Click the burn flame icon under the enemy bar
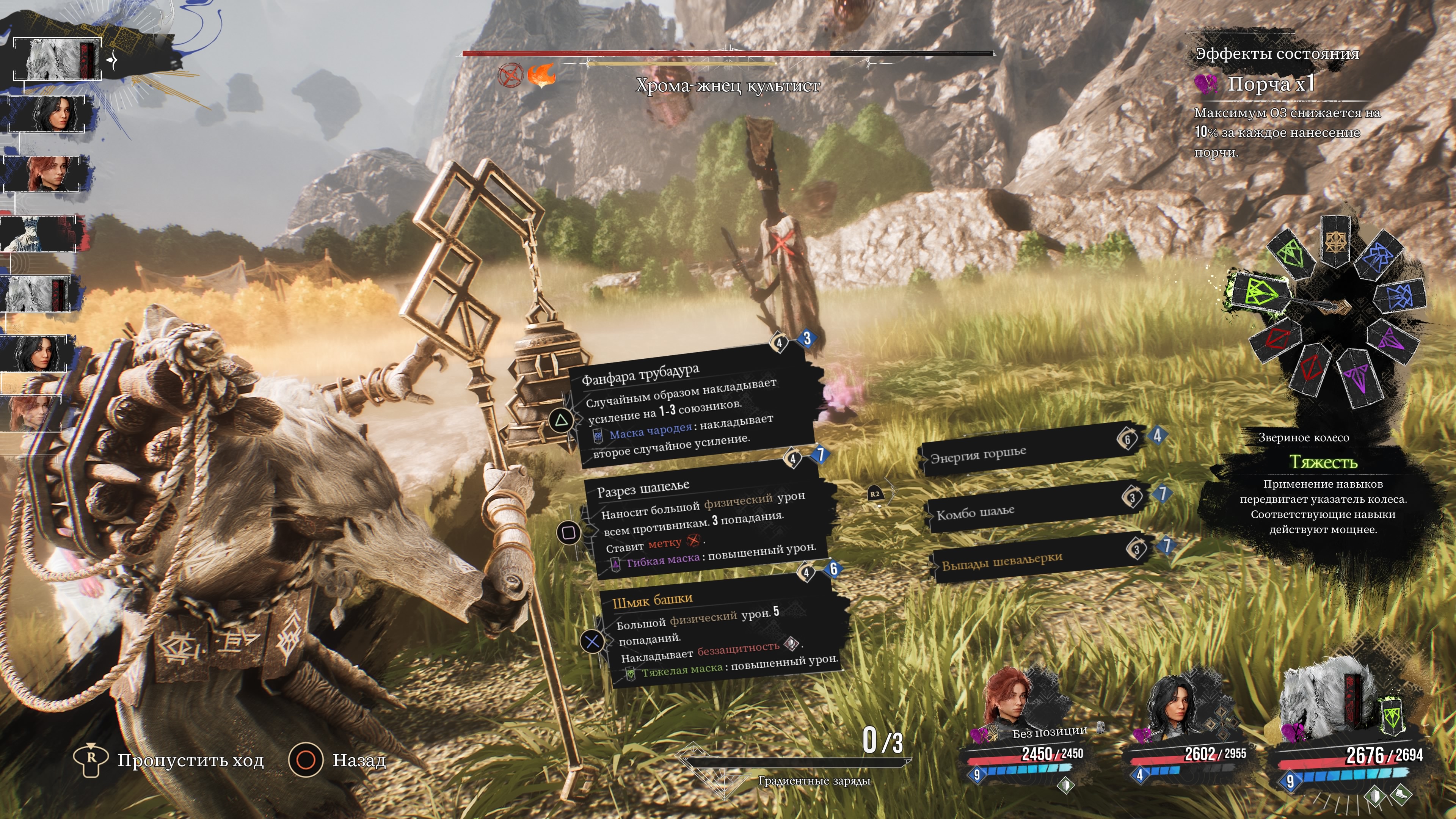The width and height of the screenshot is (1456, 819). click(541, 75)
